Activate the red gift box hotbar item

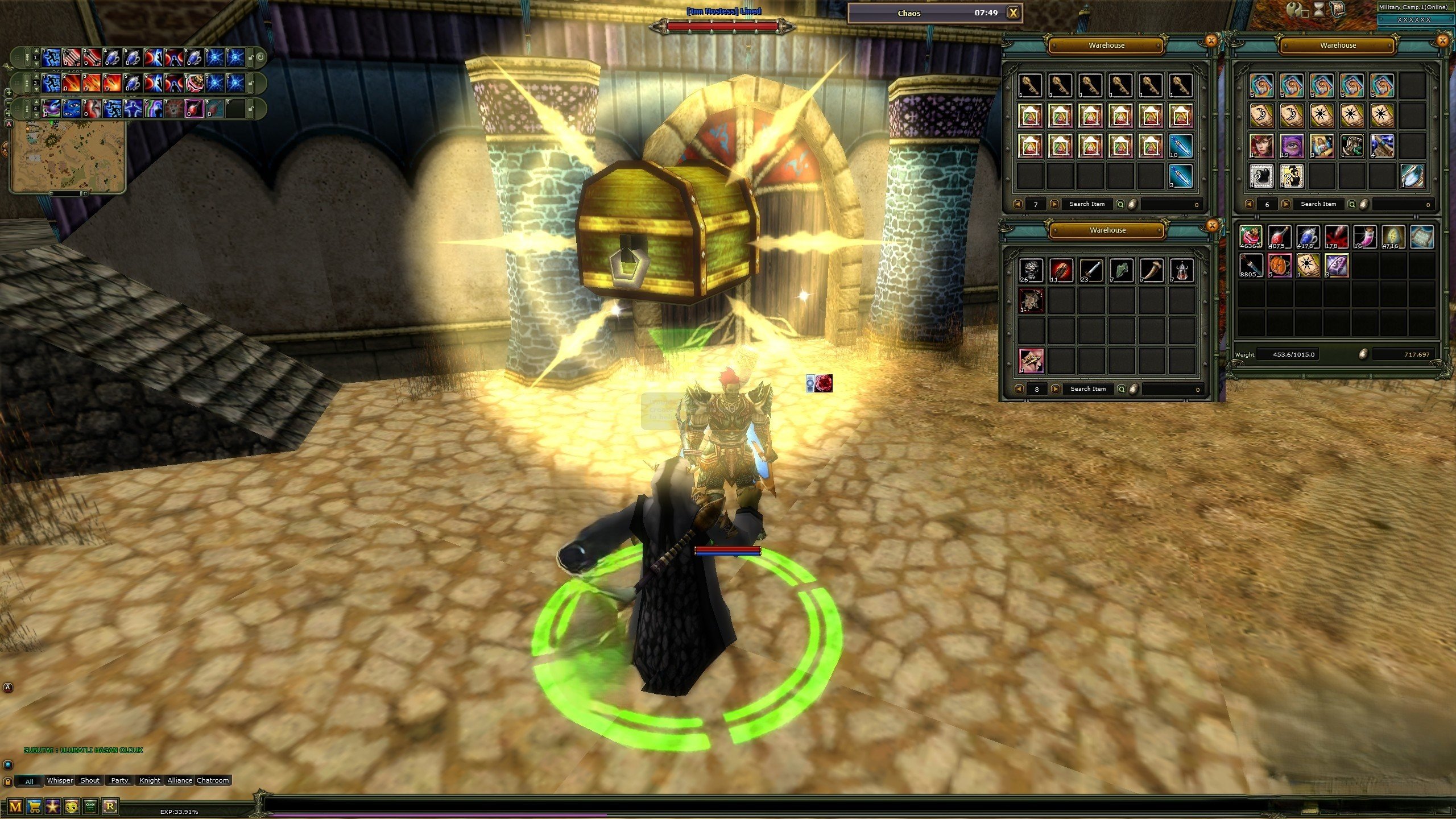(195, 82)
